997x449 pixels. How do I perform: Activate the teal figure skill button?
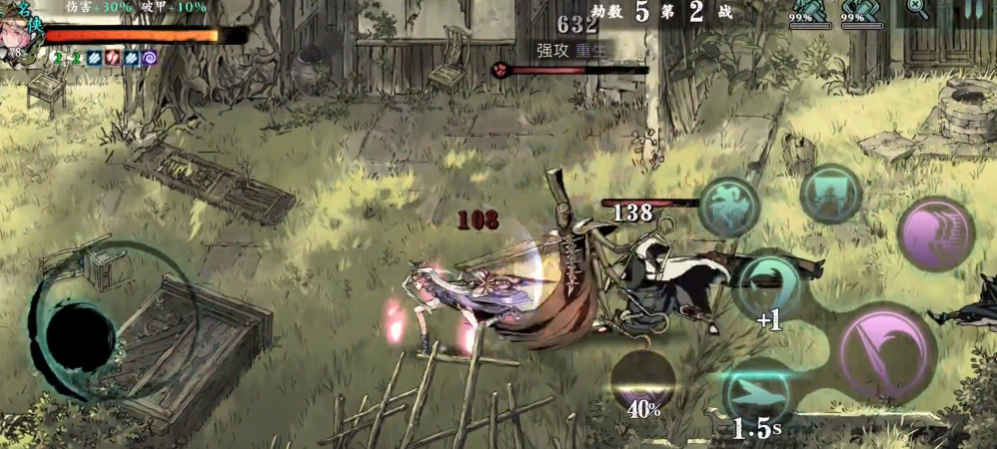click(x=730, y=206)
